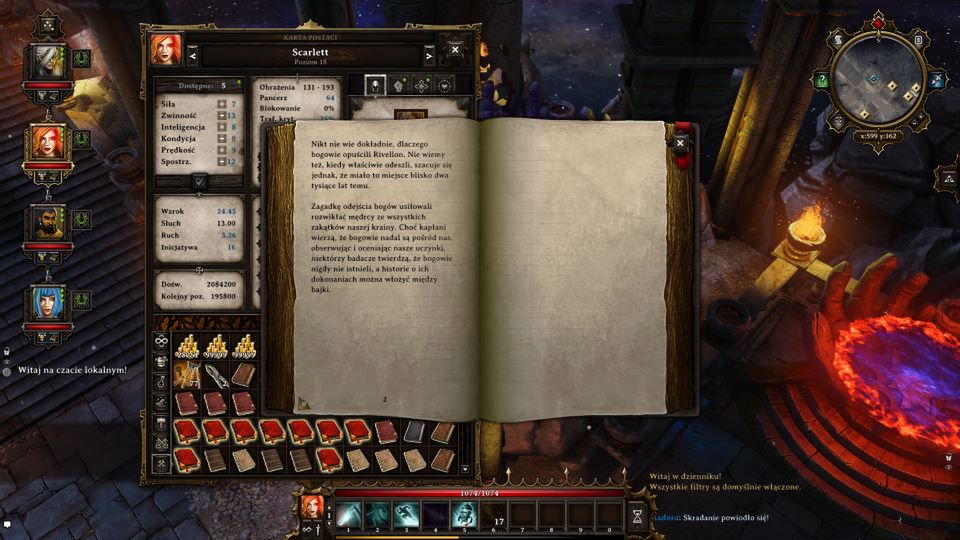This screenshot has width=960, height=540.
Task: Confirm attribute points with the checkmark button
Action: (x=200, y=181)
